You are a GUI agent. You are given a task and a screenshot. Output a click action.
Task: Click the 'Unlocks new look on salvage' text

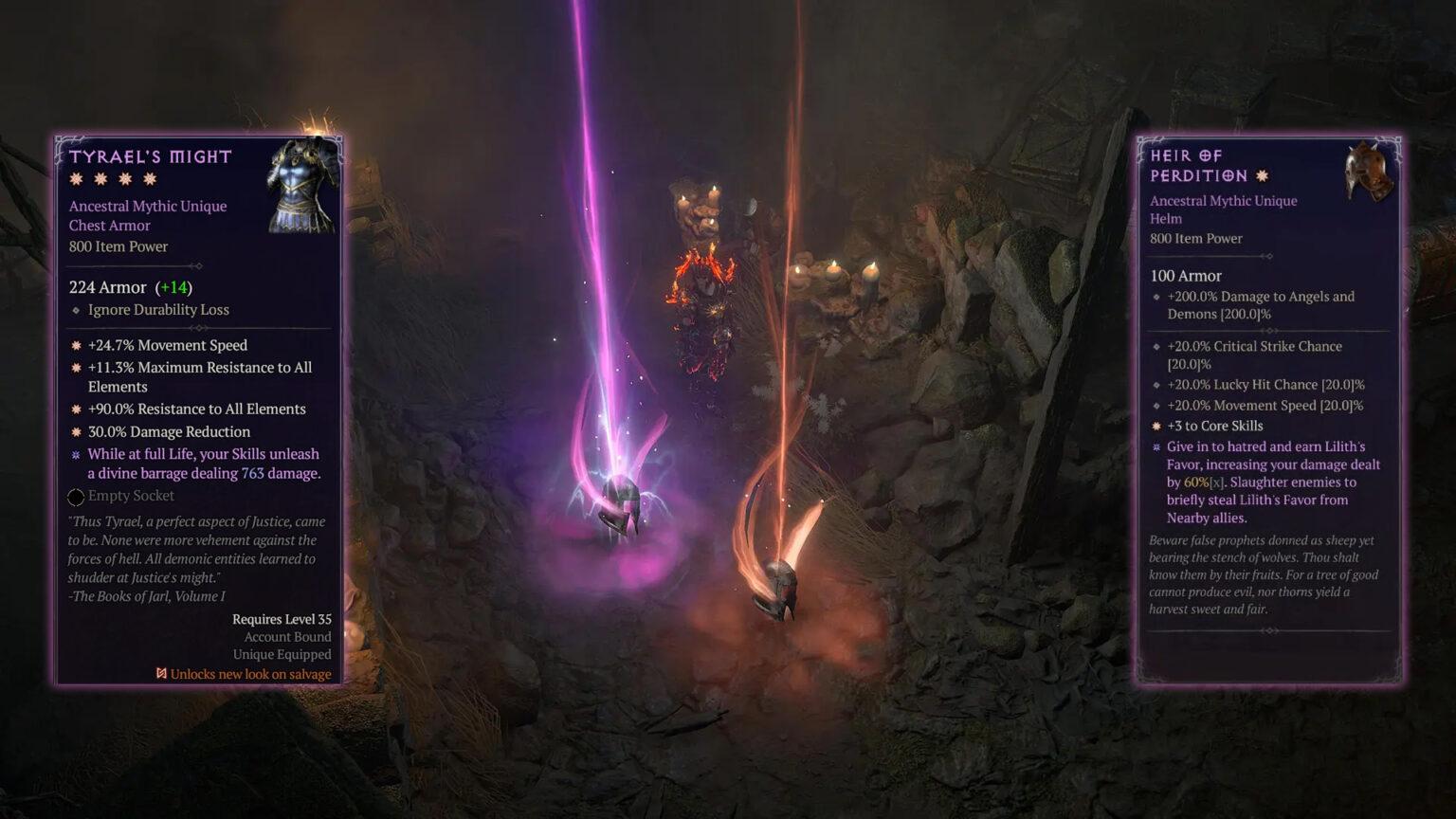[248, 673]
